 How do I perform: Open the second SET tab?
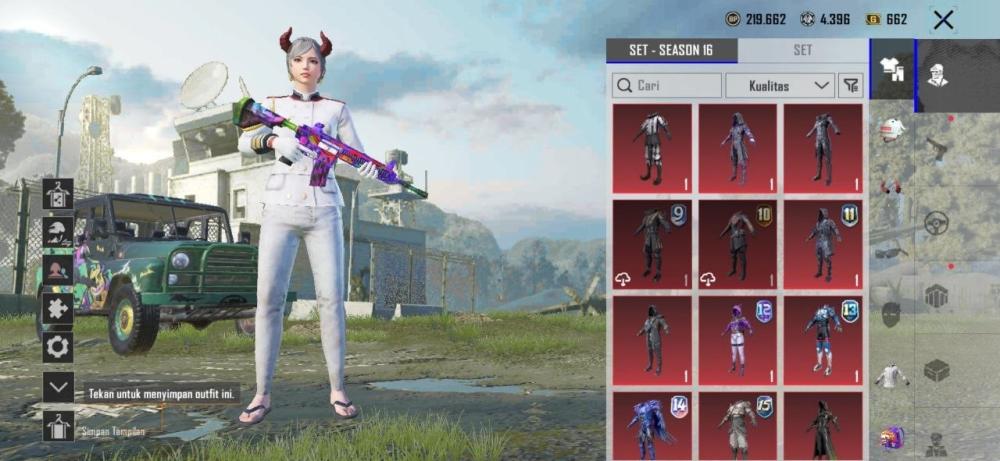[802, 50]
